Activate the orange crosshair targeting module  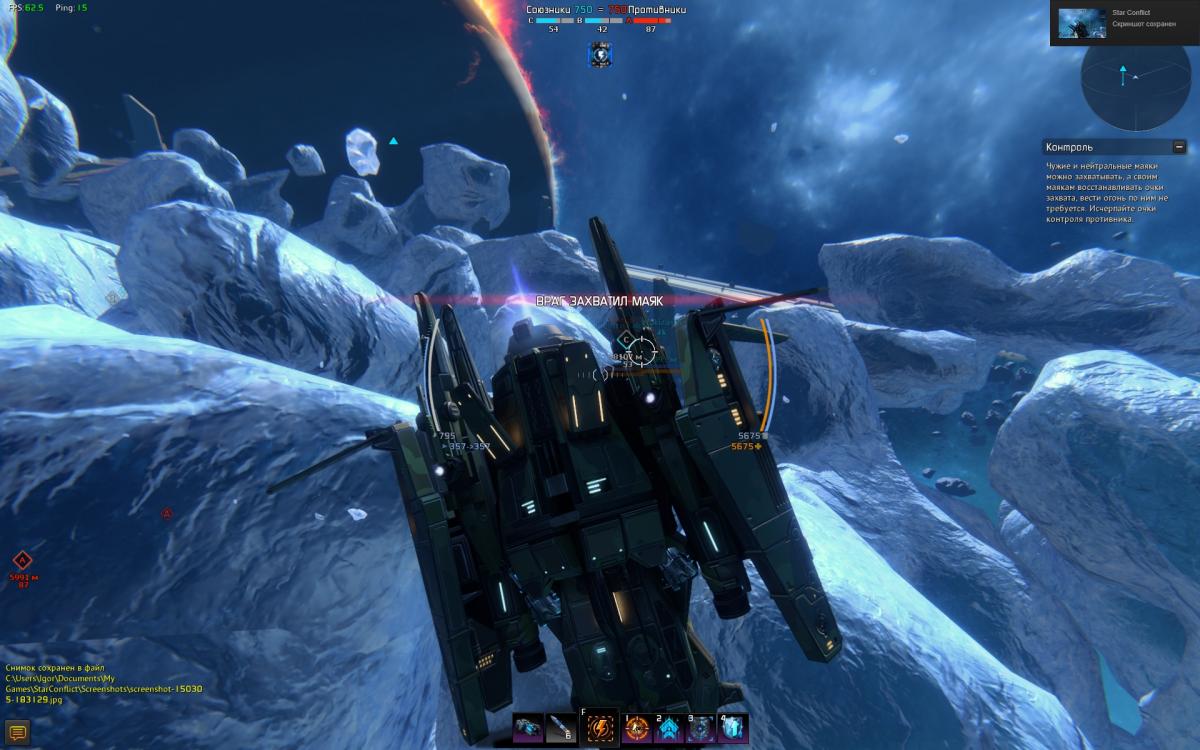coord(637,729)
